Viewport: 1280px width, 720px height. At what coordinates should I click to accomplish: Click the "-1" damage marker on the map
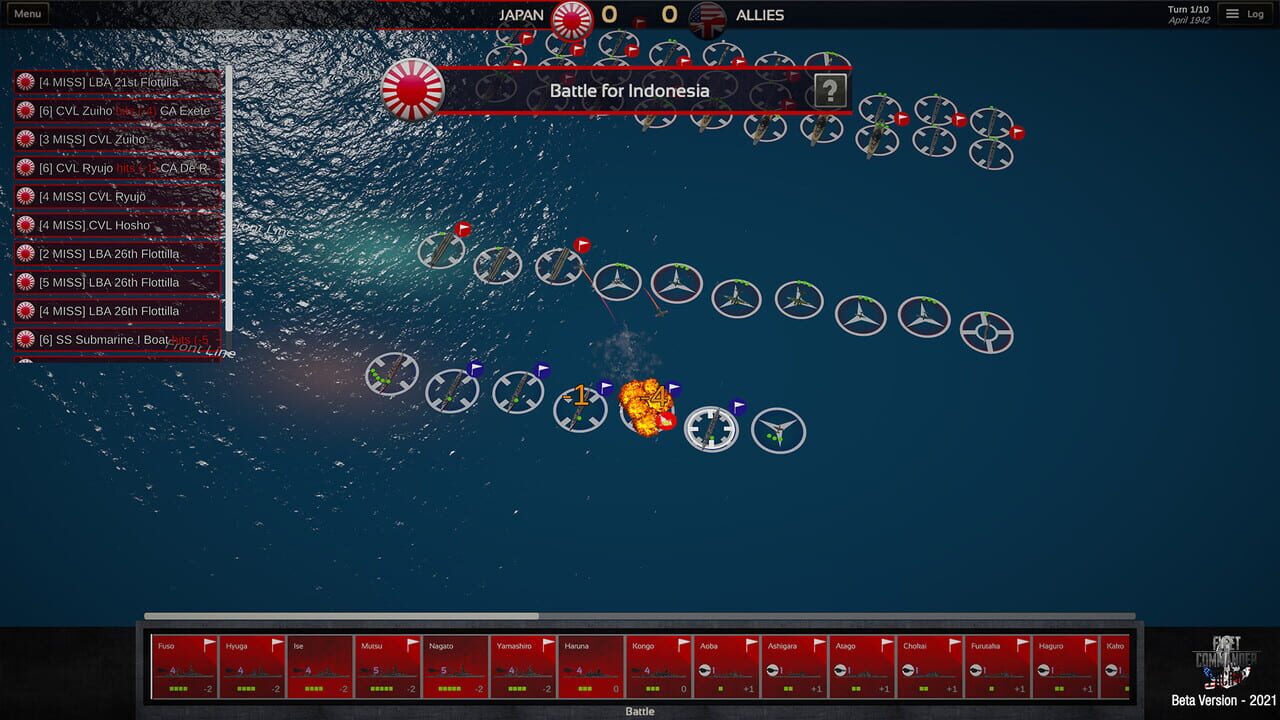[x=578, y=394]
